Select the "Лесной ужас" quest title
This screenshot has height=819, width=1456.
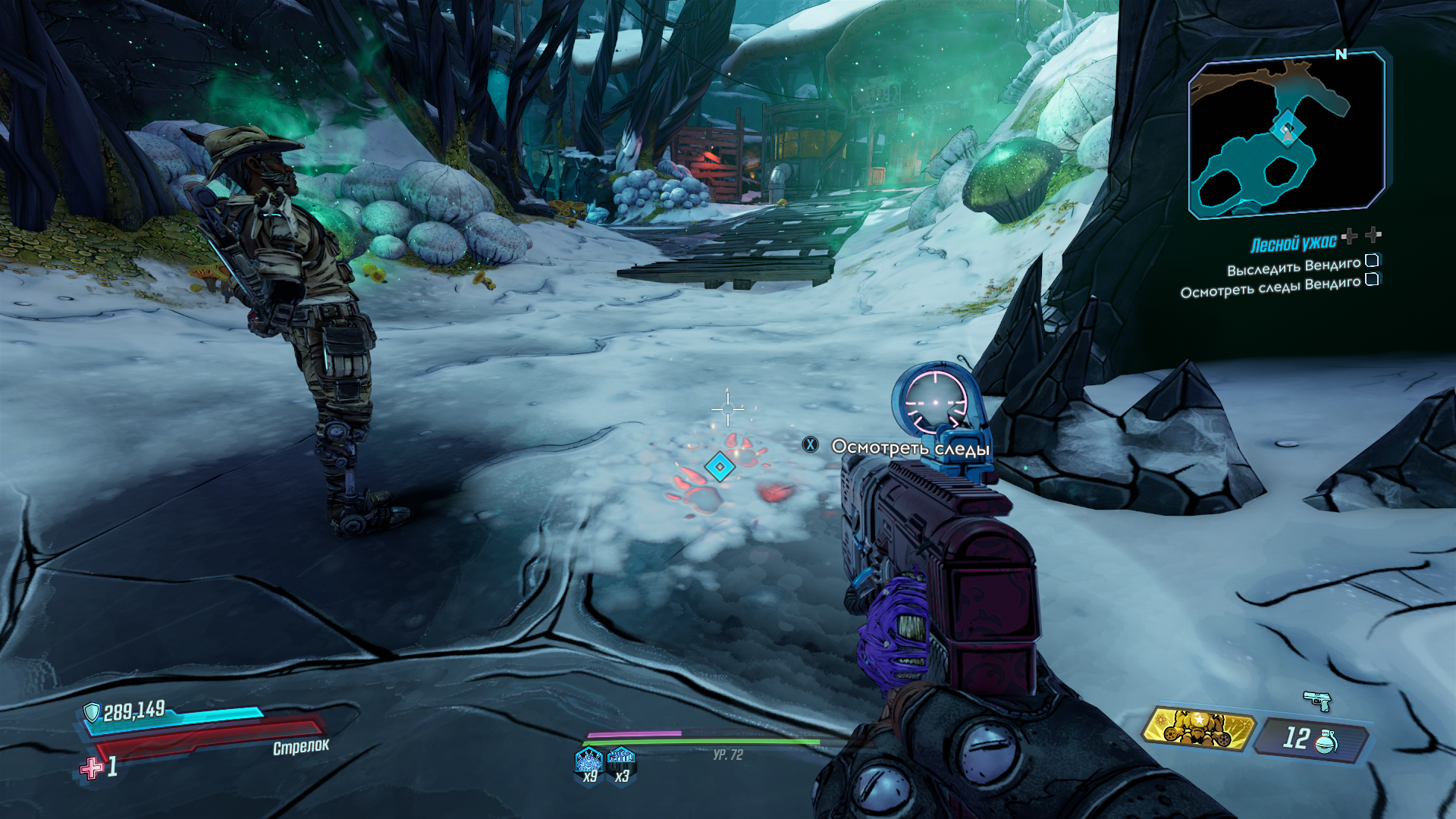1293,244
